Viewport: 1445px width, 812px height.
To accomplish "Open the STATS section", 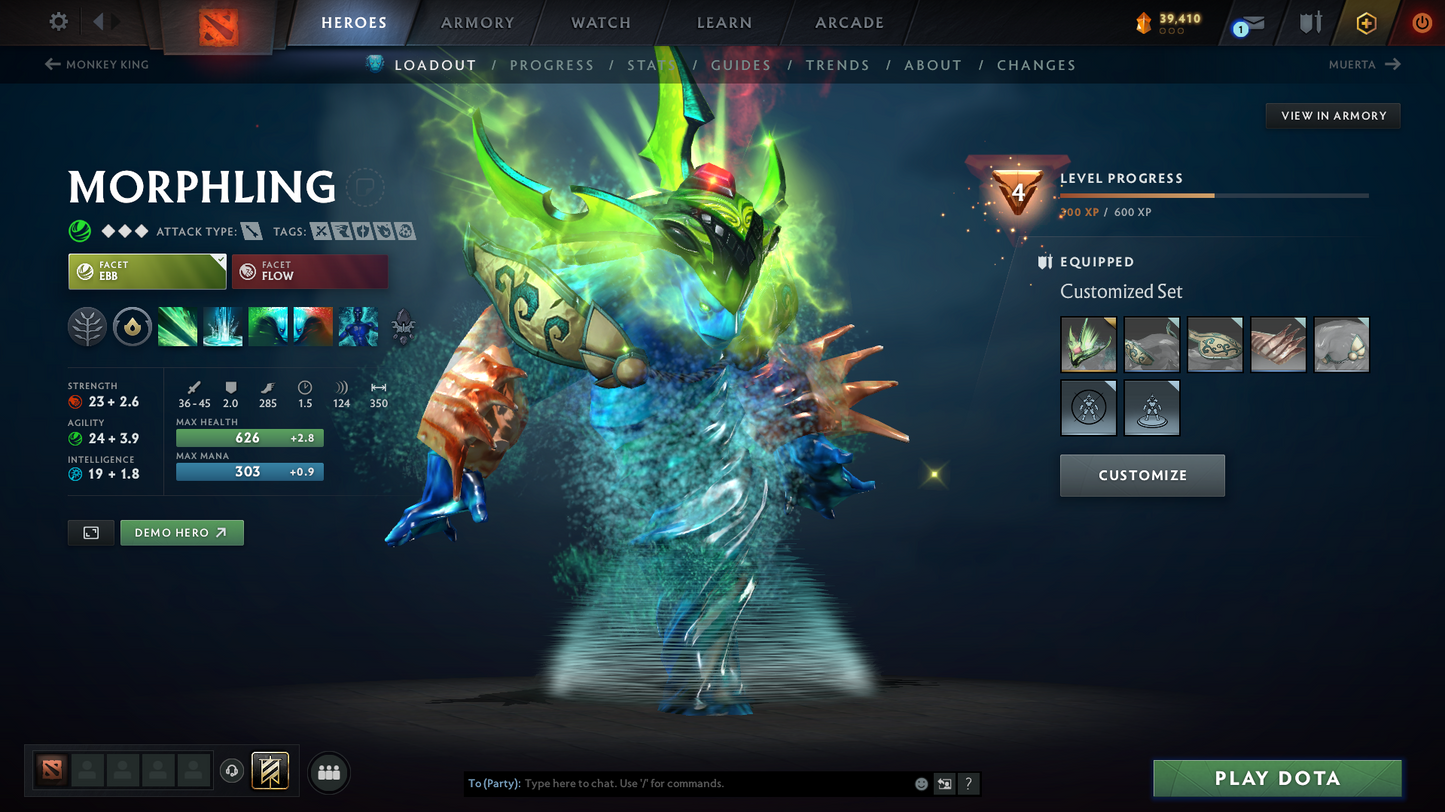I will click(x=650, y=65).
